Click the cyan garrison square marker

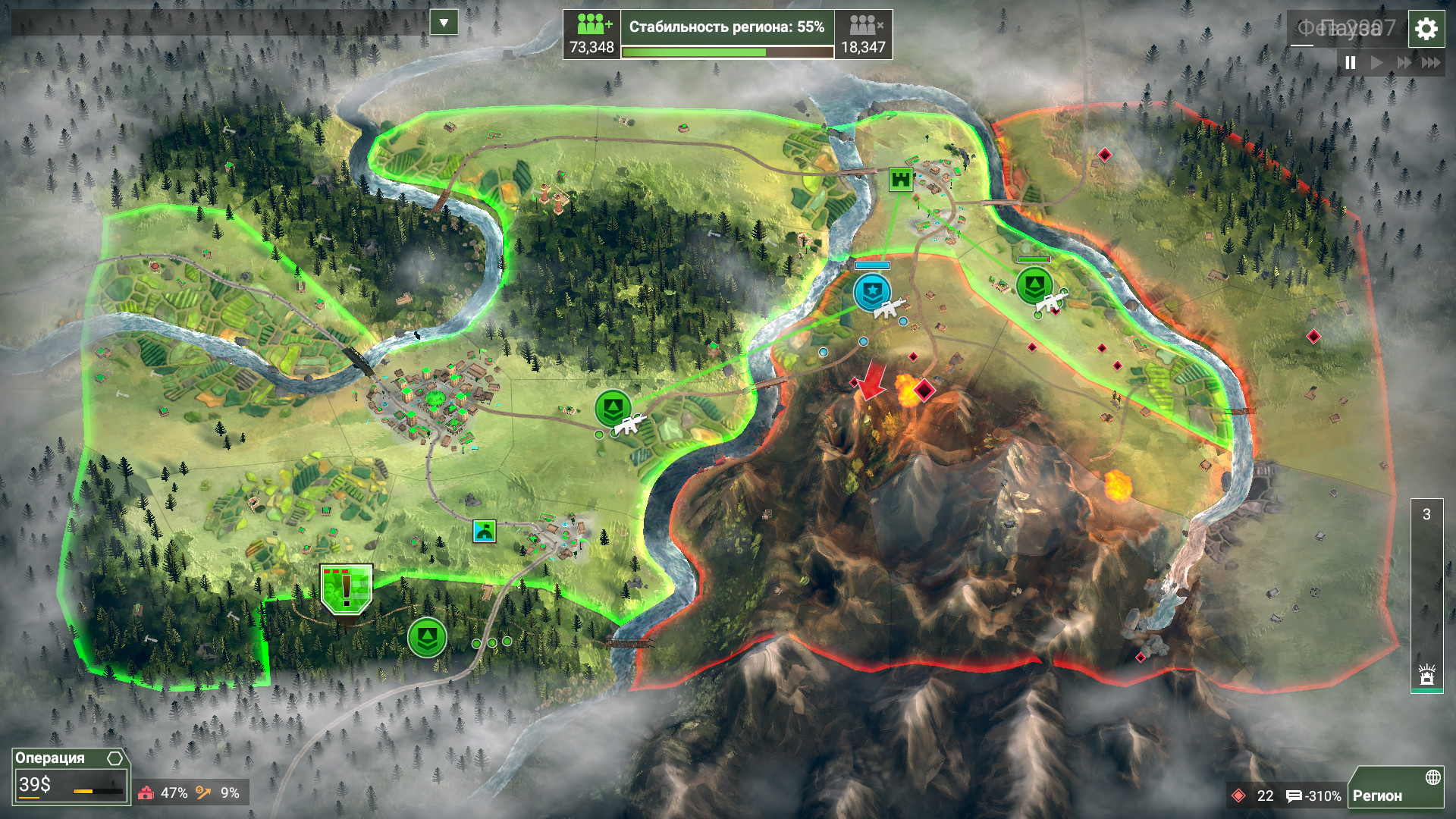pyautogui.click(x=484, y=531)
